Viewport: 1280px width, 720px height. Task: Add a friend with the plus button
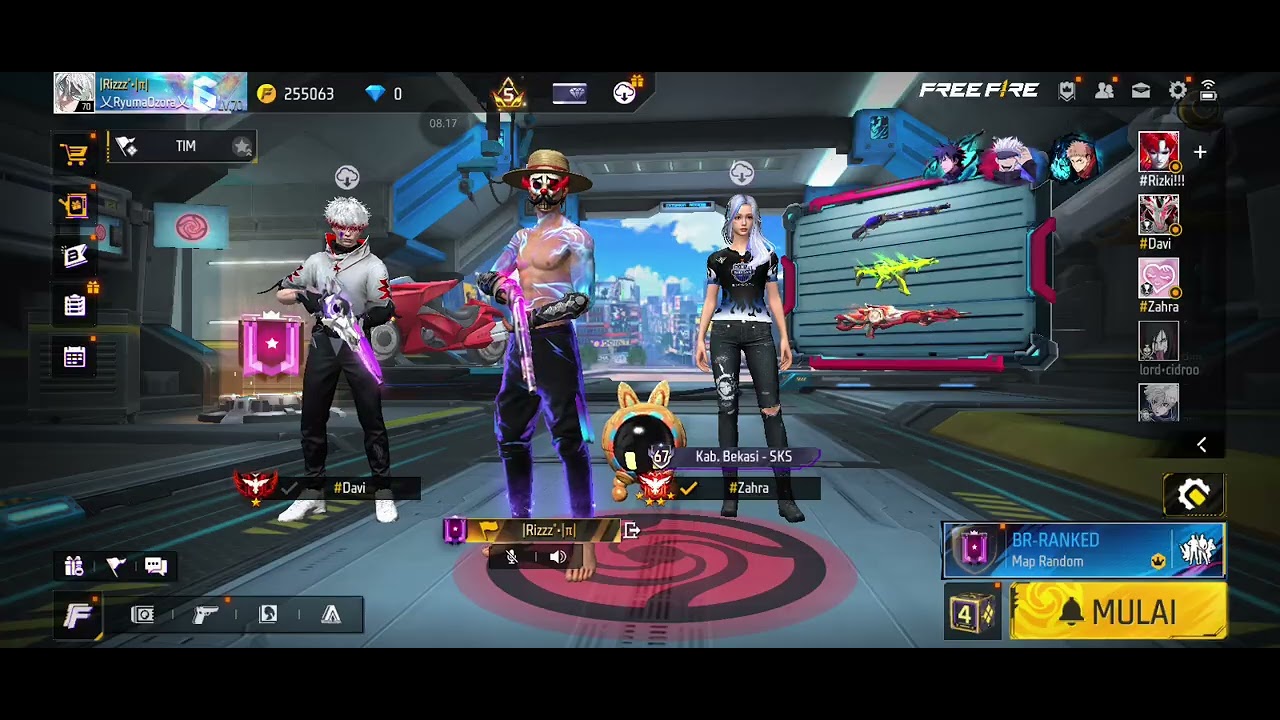(x=1200, y=152)
